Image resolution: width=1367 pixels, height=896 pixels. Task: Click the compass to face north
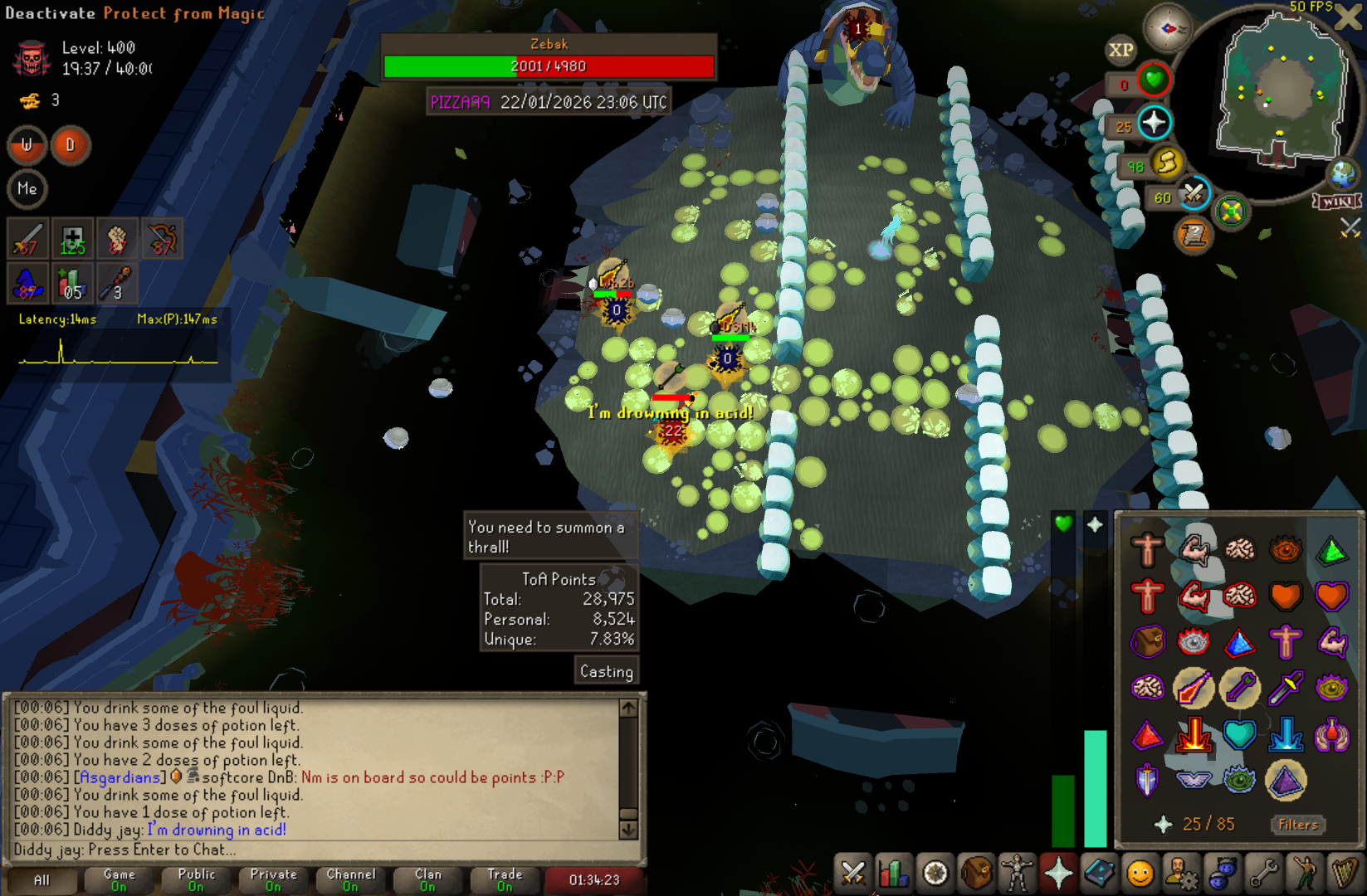(1168, 28)
